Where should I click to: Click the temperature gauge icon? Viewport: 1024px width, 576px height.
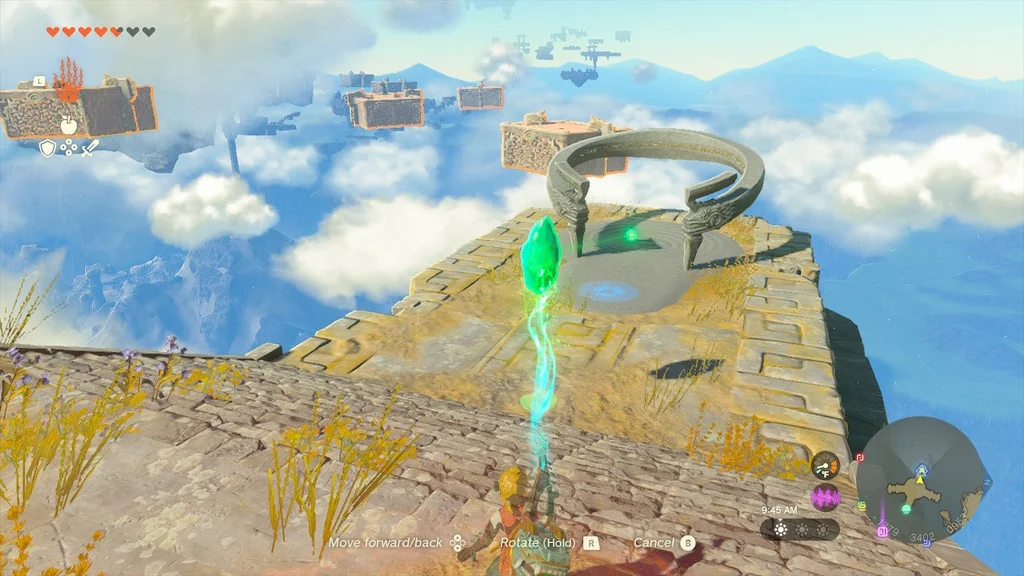coord(825,466)
